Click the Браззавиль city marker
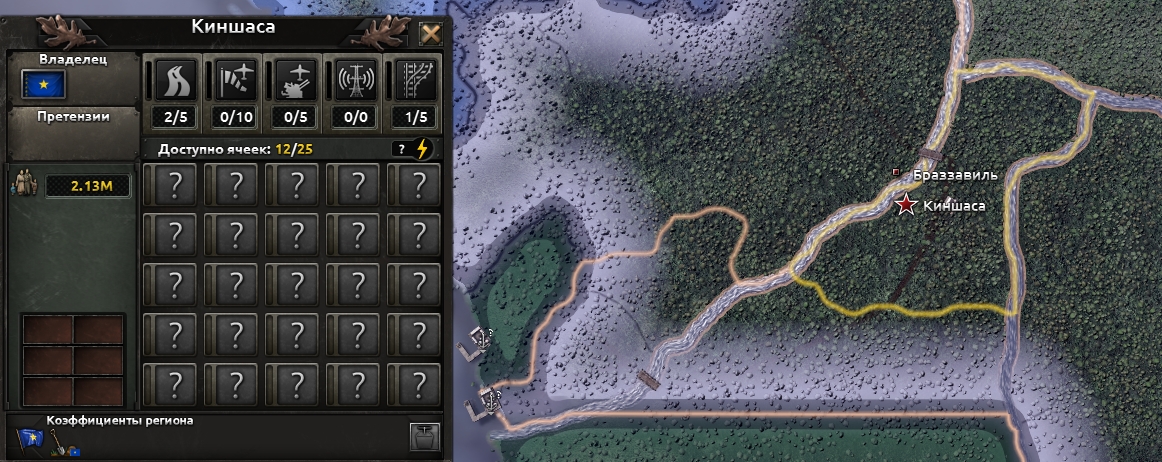1162x462 pixels. pos(897,173)
